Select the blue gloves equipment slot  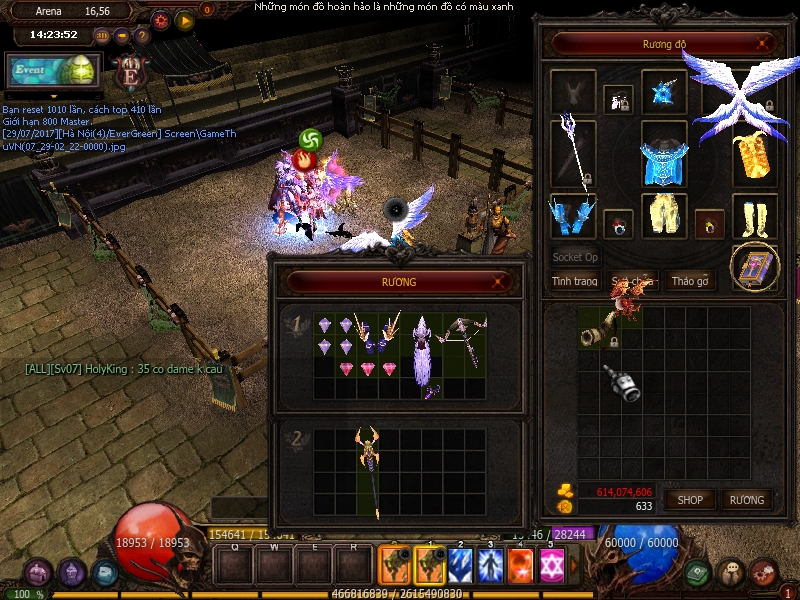(x=573, y=216)
